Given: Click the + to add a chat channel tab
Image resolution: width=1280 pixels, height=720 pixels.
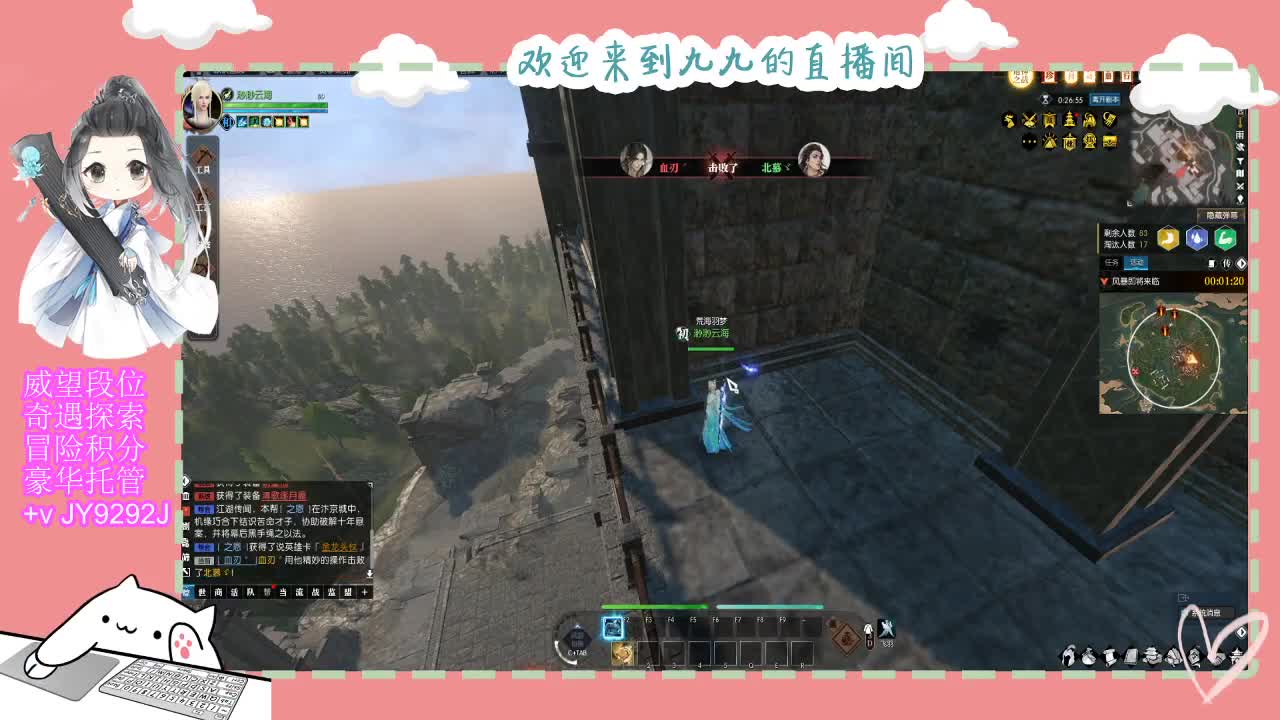Looking at the screenshot, I should (364, 593).
